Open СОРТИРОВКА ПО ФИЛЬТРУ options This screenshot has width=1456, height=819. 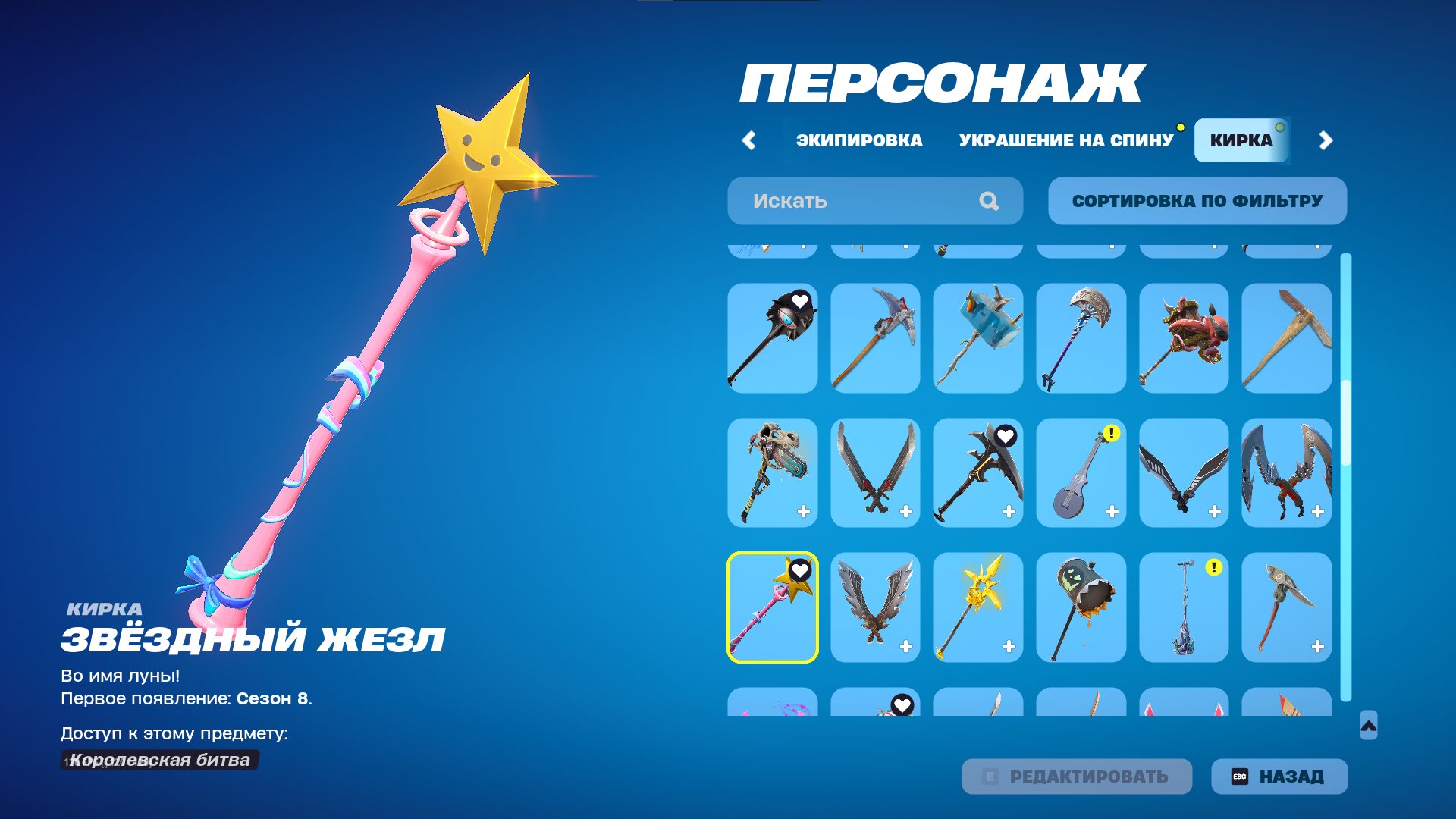point(1197,200)
